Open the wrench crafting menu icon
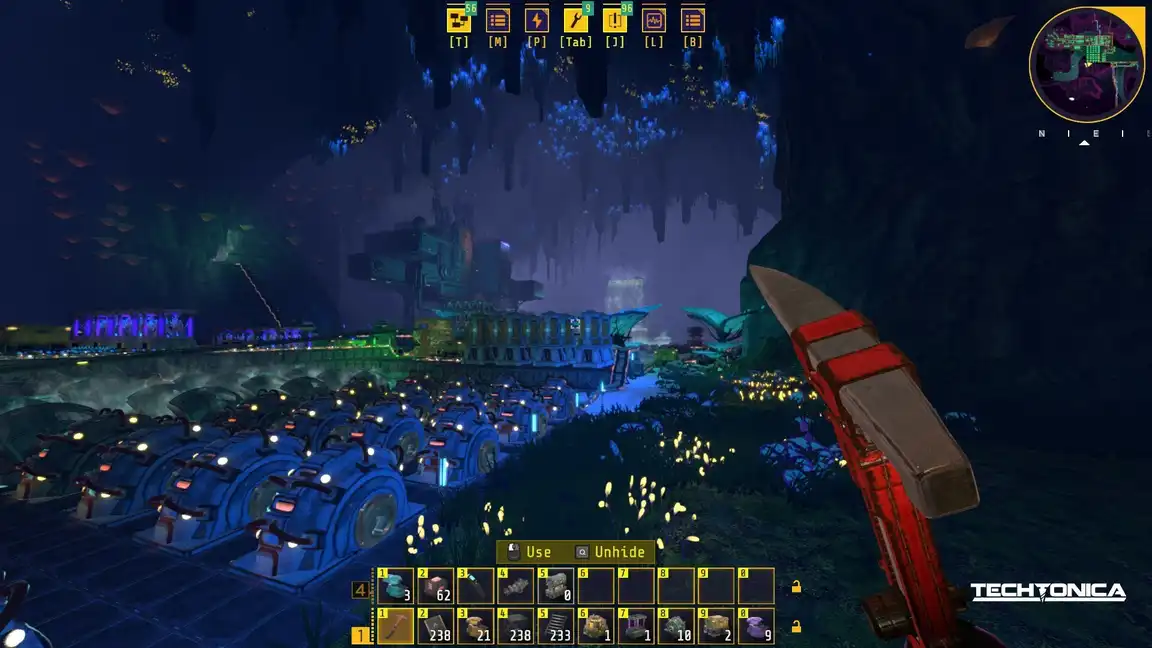This screenshot has width=1152, height=648. (x=576, y=20)
